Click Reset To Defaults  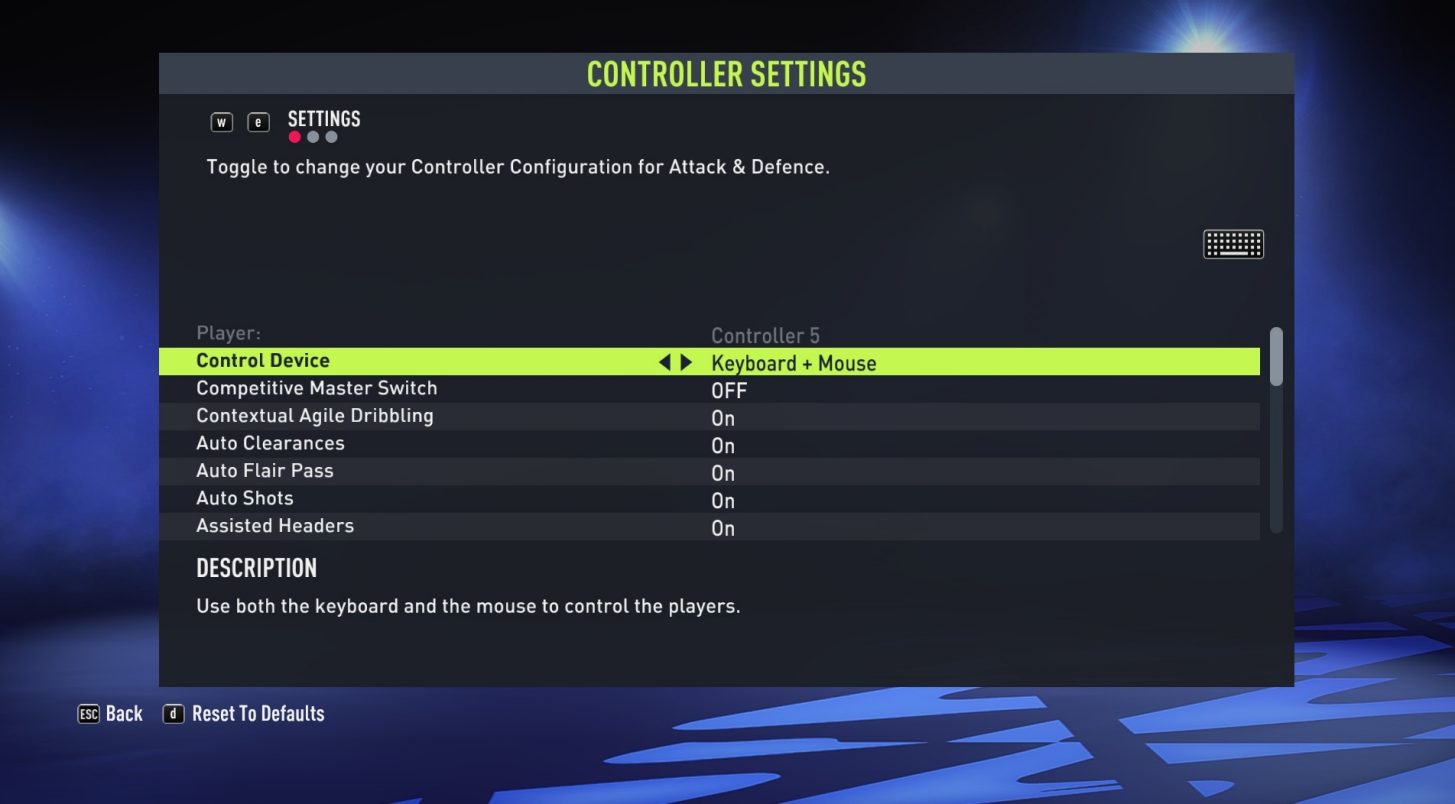(260, 713)
